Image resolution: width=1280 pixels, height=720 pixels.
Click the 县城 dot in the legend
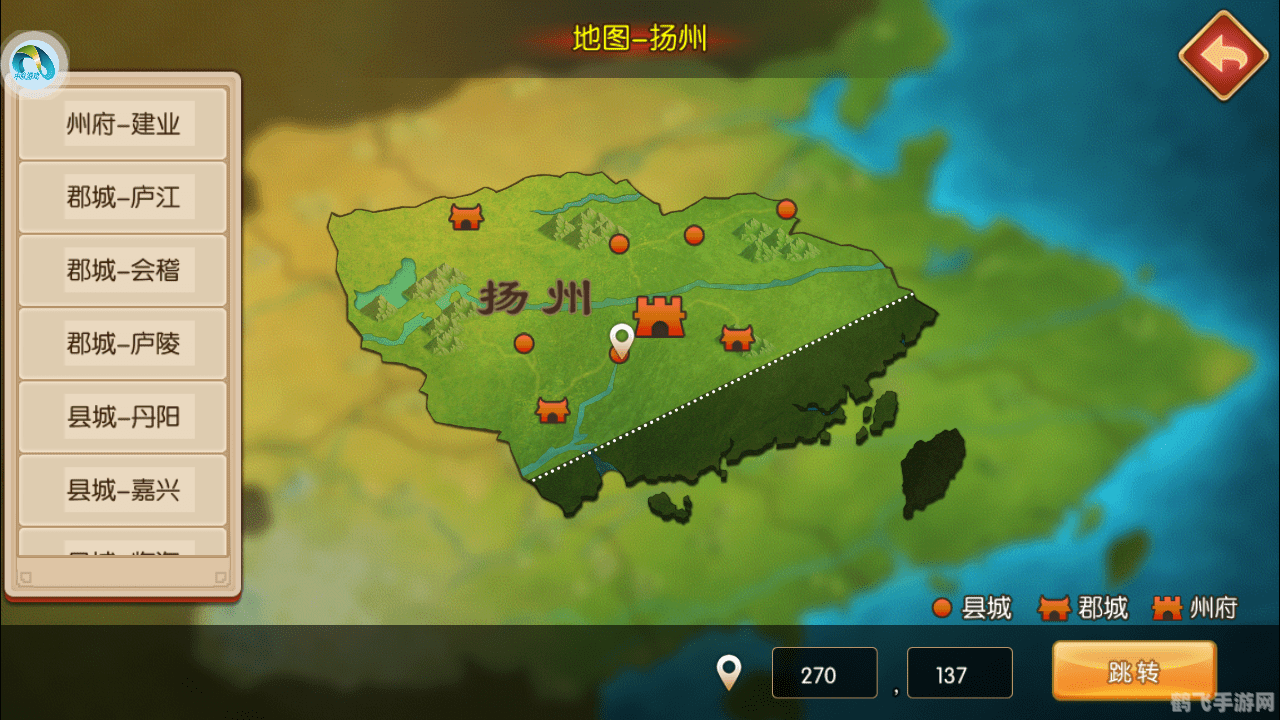[941, 607]
